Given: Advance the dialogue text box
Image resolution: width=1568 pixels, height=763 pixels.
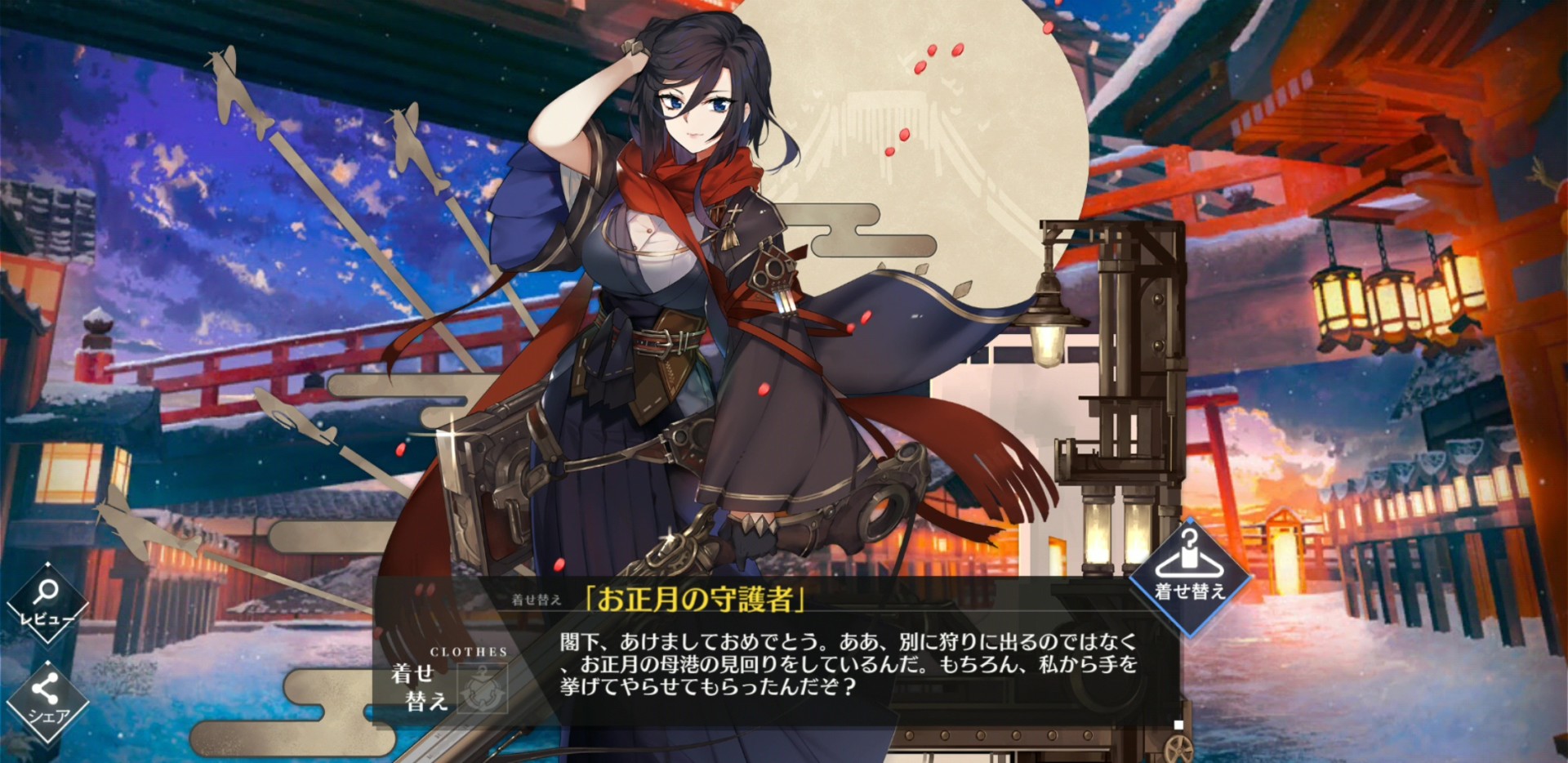Looking at the screenshot, I should [849, 663].
